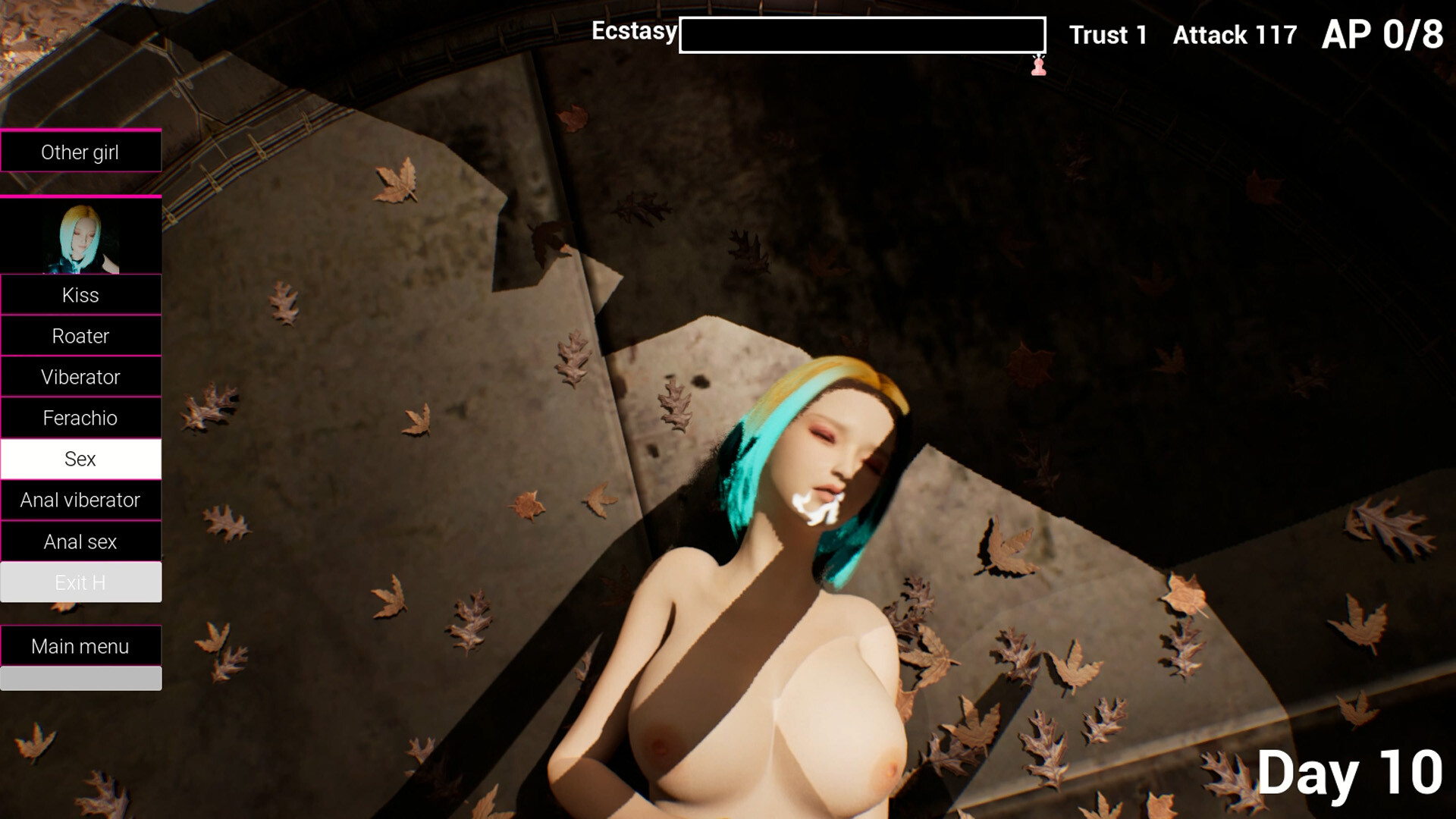Choose the Viberator action
1456x819 pixels.
point(81,377)
